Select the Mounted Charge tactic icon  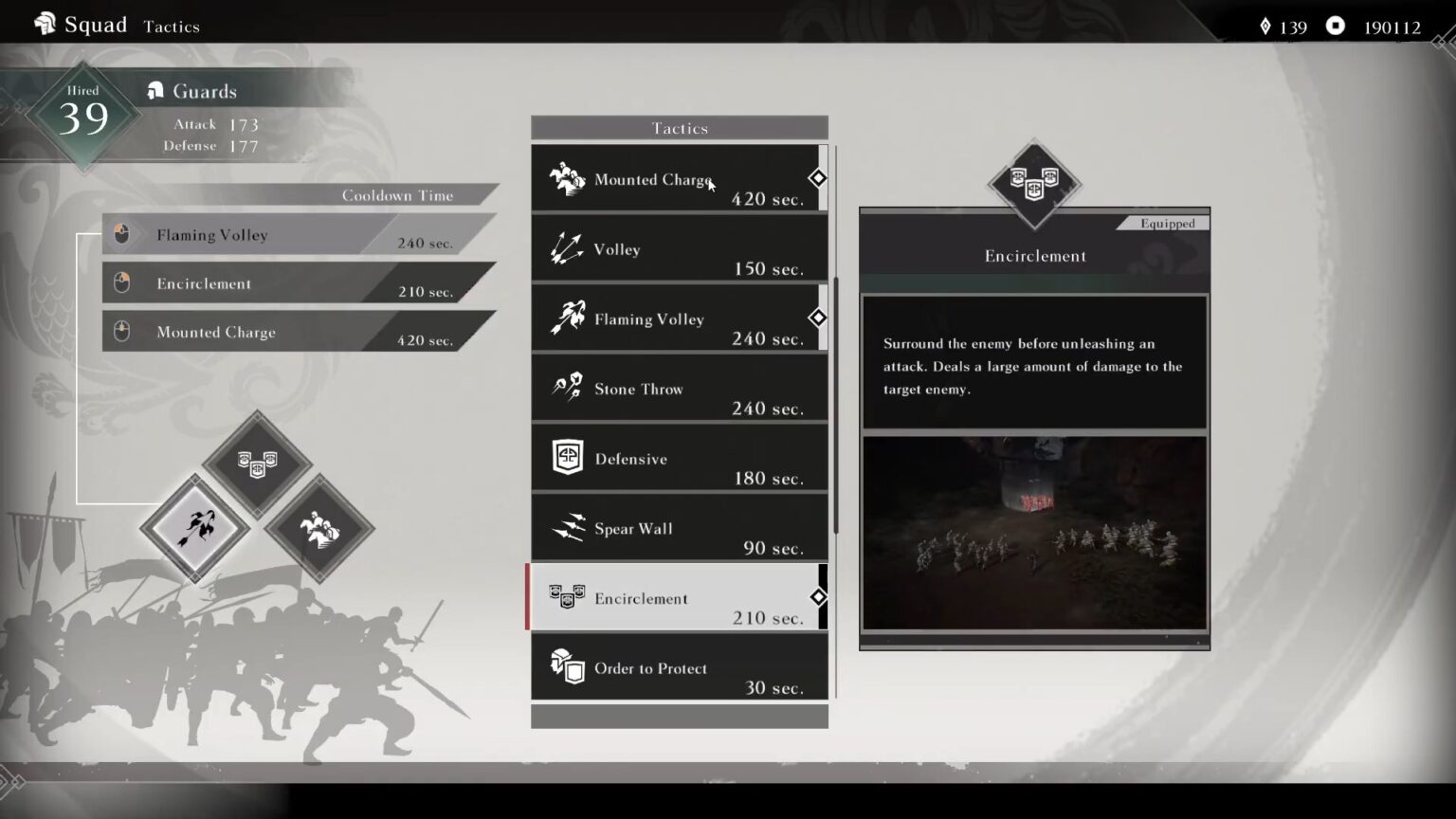click(567, 177)
